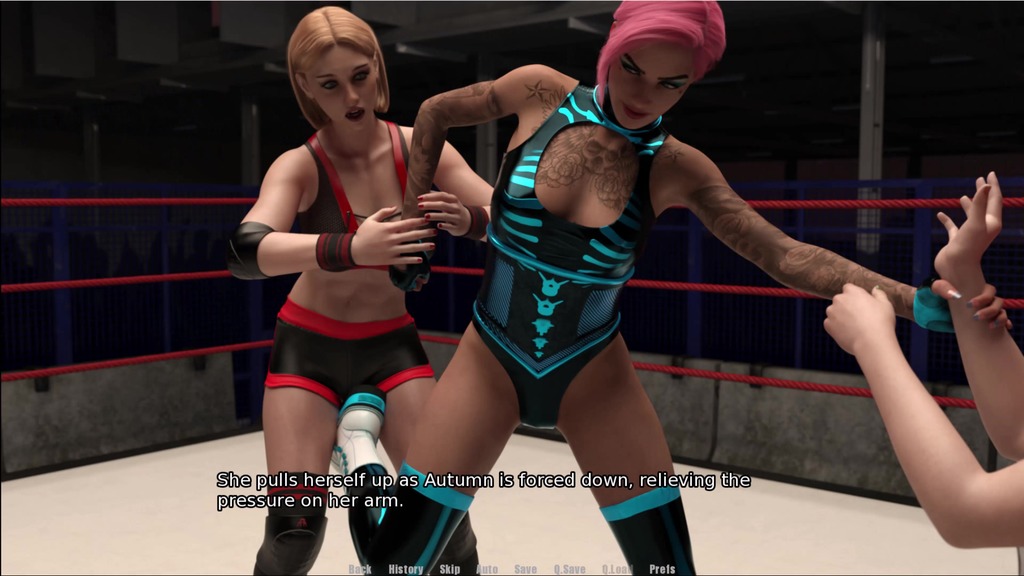The height and width of the screenshot is (576, 1024).
Task: Quick save with Q.Save
Action: (569, 569)
